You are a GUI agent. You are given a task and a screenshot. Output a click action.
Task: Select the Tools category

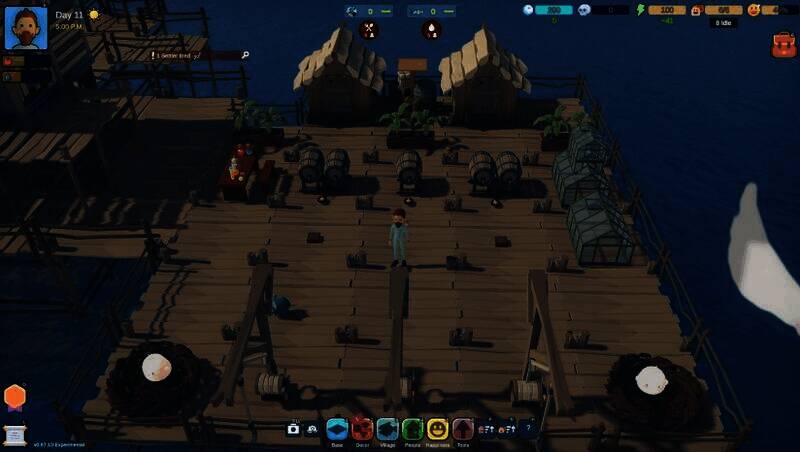[463, 429]
